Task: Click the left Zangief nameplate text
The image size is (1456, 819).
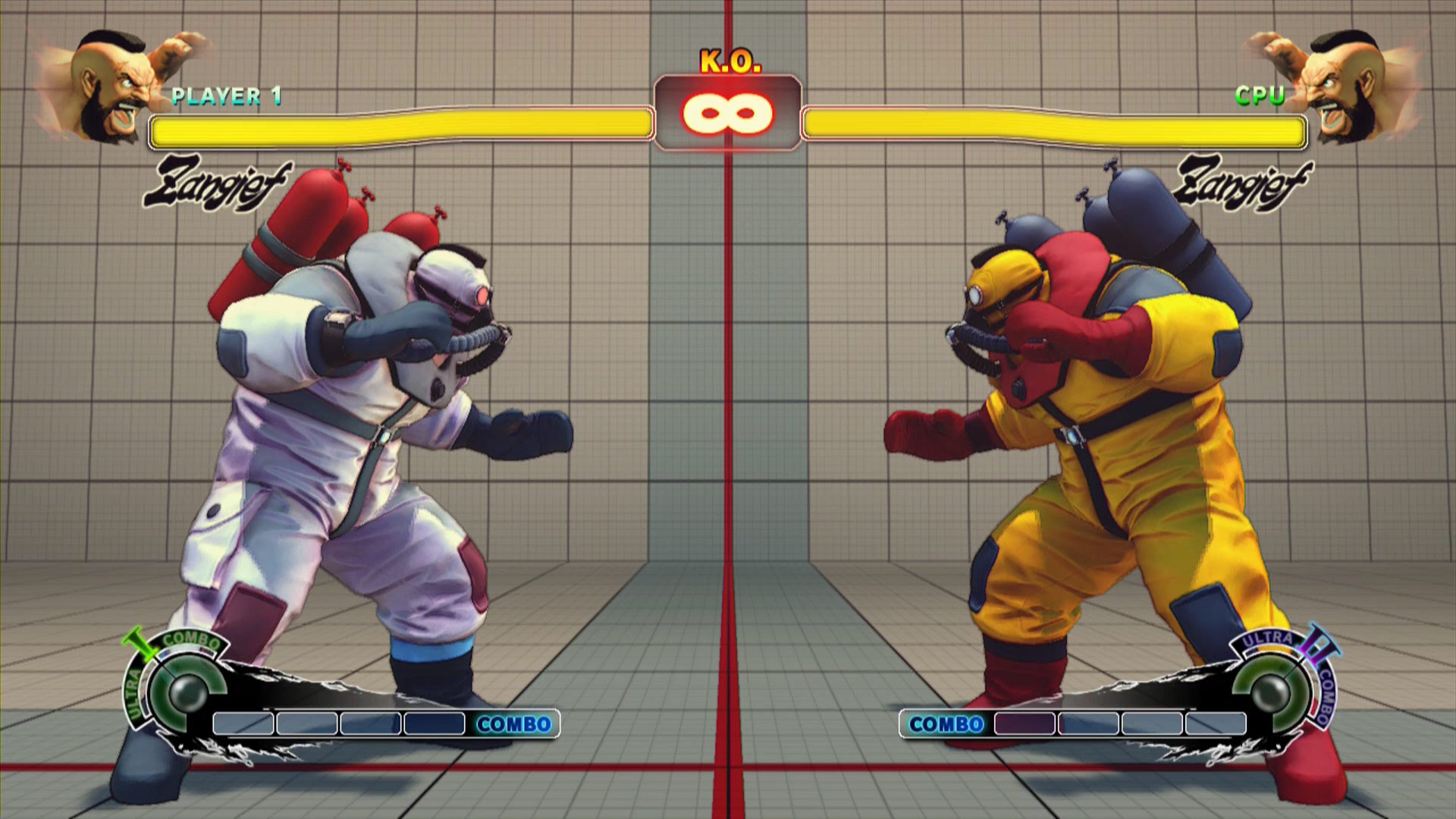Action: click(x=218, y=180)
